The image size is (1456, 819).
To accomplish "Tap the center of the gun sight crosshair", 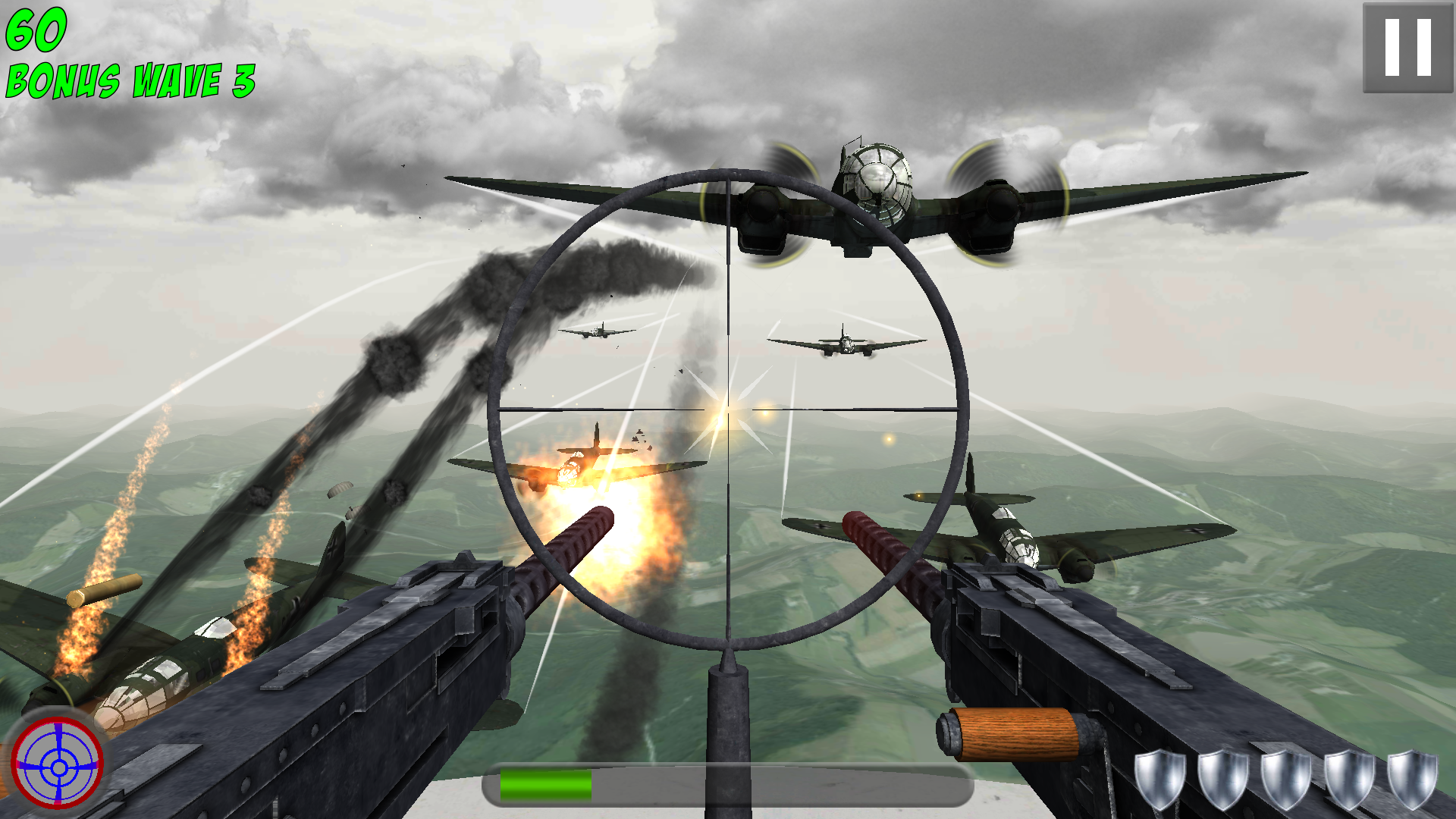I will [729, 409].
